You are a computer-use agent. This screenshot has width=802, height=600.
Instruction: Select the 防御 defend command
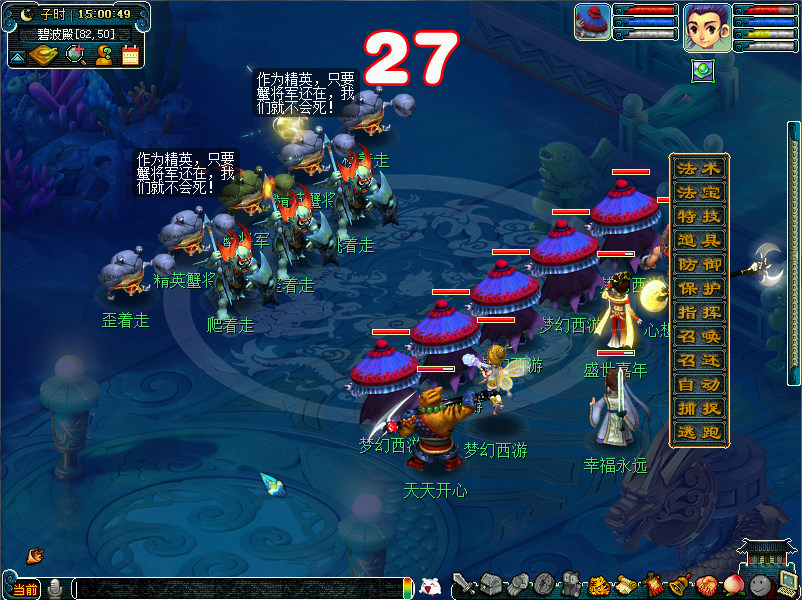698,264
